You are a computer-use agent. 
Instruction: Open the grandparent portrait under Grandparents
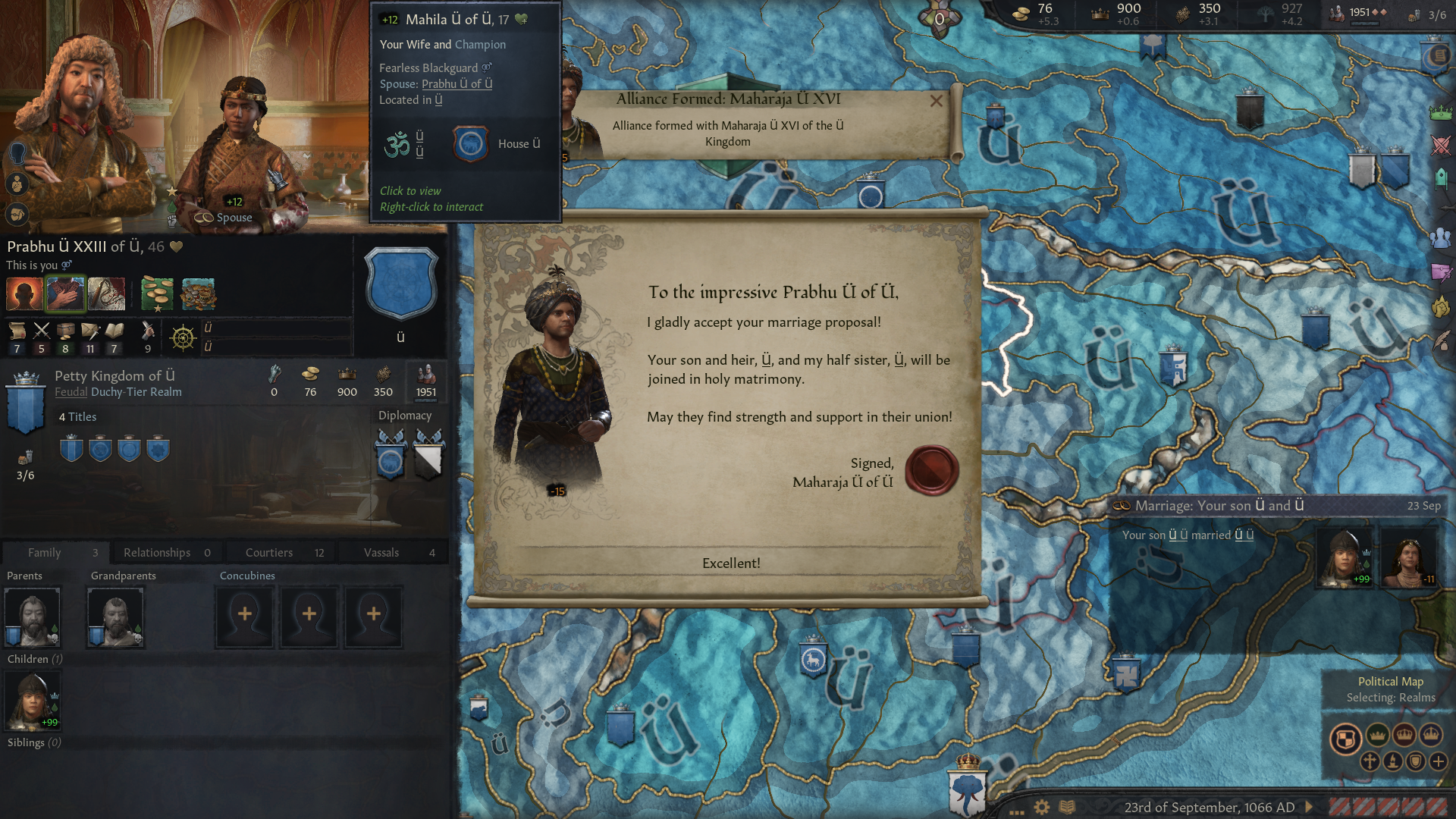tap(115, 617)
